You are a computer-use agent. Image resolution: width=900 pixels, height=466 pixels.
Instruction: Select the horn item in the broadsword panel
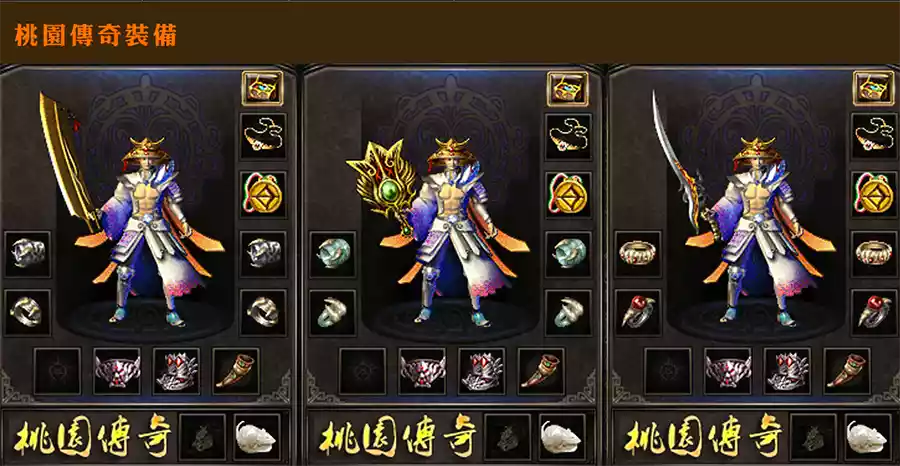pos(237,369)
